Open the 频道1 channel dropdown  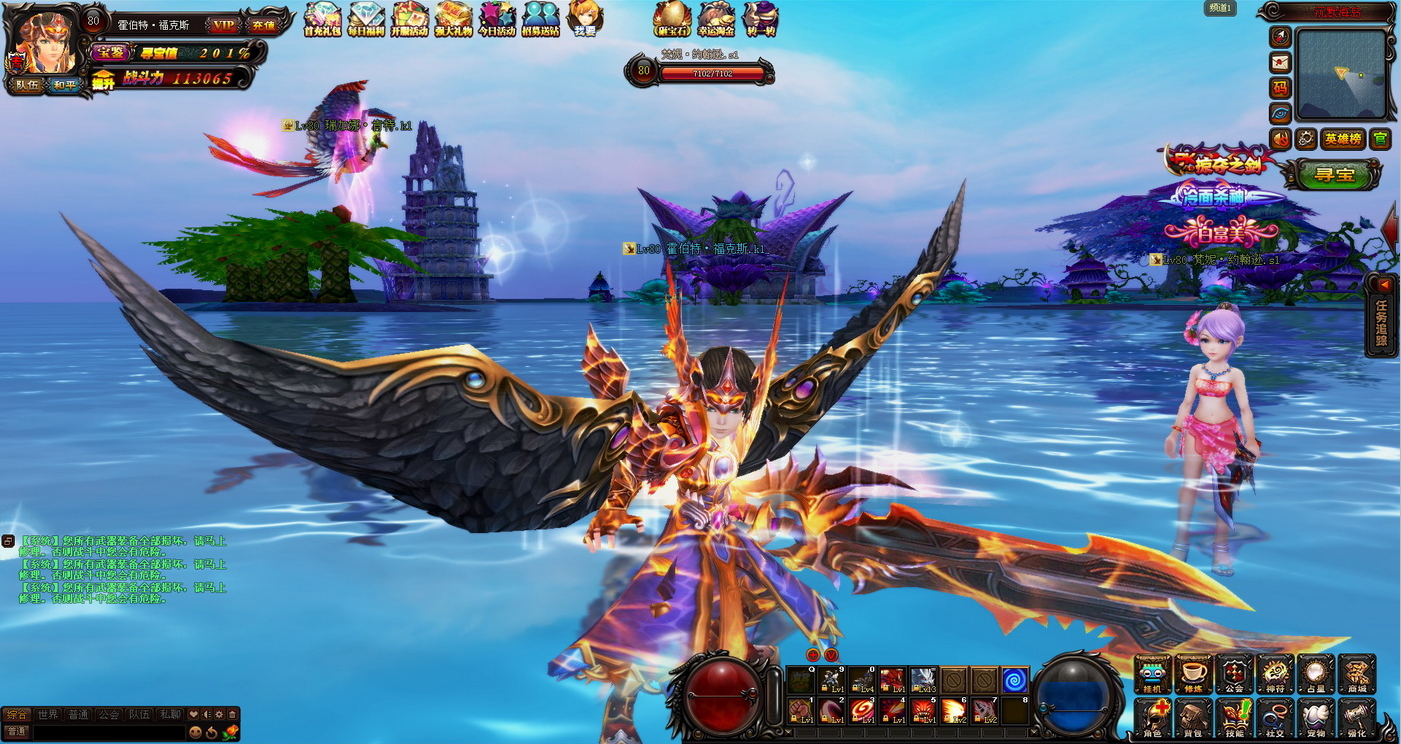coord(1220,8)
